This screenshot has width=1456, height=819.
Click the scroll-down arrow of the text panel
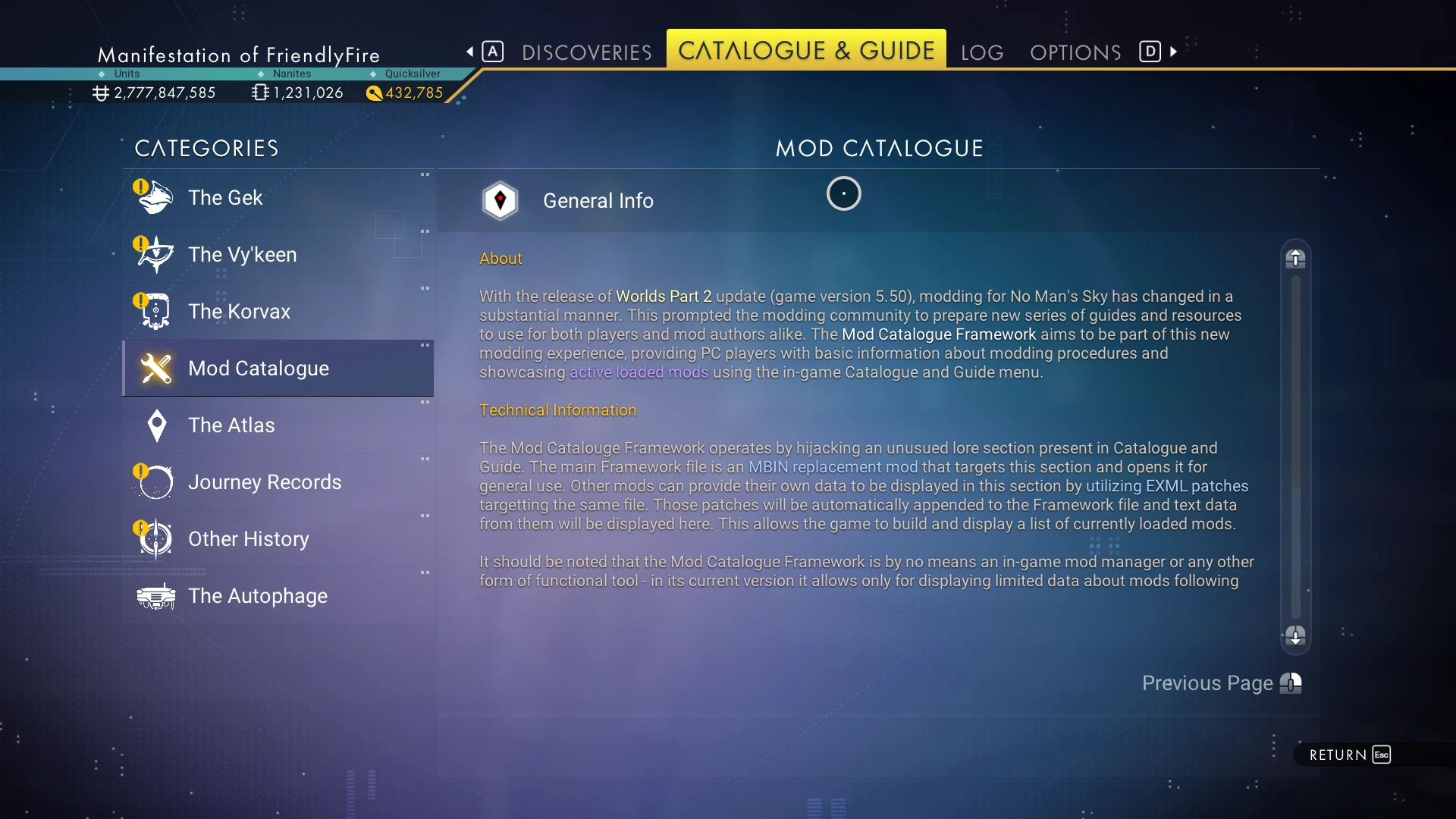point(1295,635)
